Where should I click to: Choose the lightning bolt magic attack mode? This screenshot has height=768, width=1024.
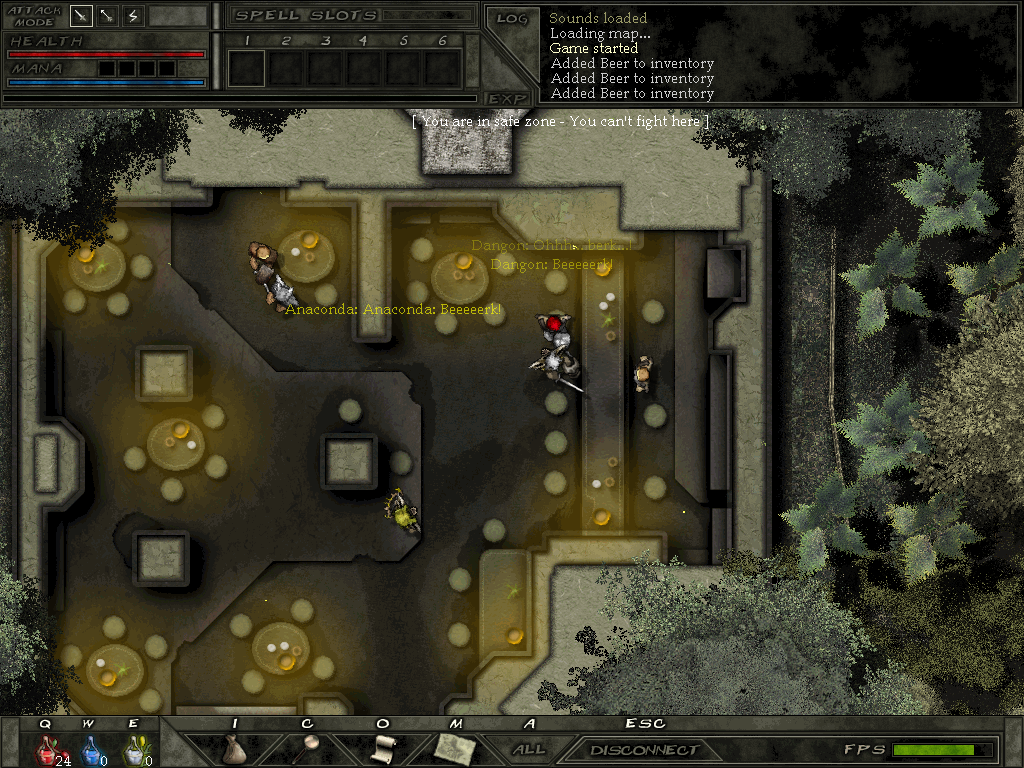coord(133,16)
